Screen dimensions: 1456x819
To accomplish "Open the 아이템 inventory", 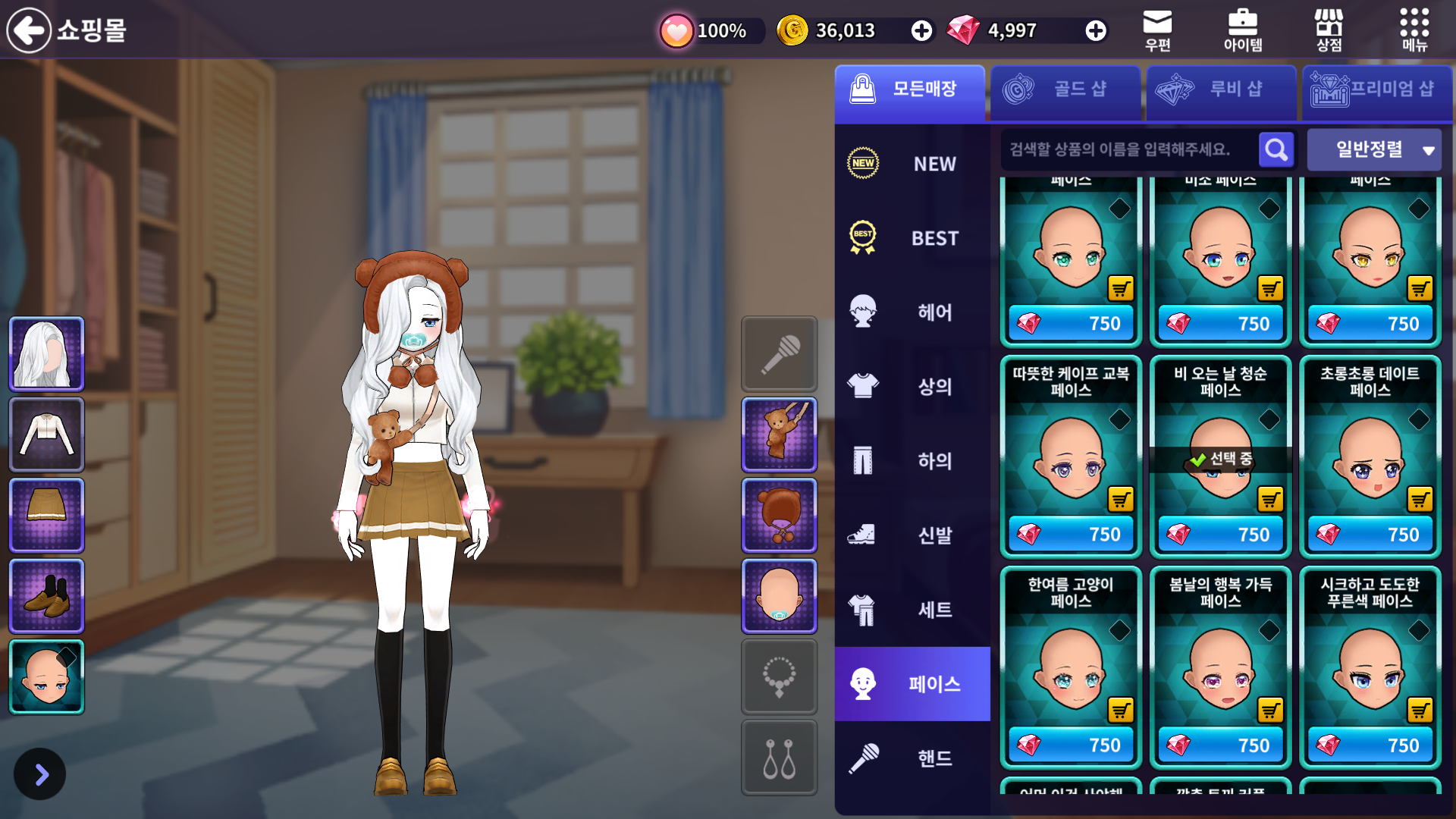I will (x=1242, y=30).
